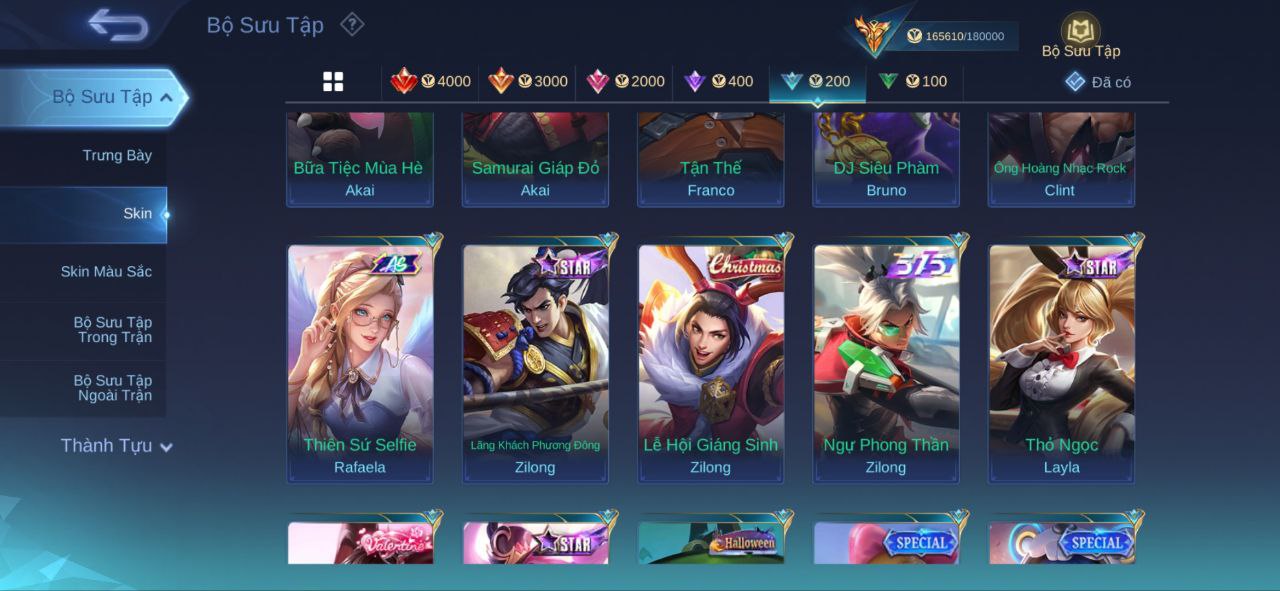Open Bộ Sưu Tập Trong Trận
This screenshot has height=591, width=1280.
coord(113,330)
